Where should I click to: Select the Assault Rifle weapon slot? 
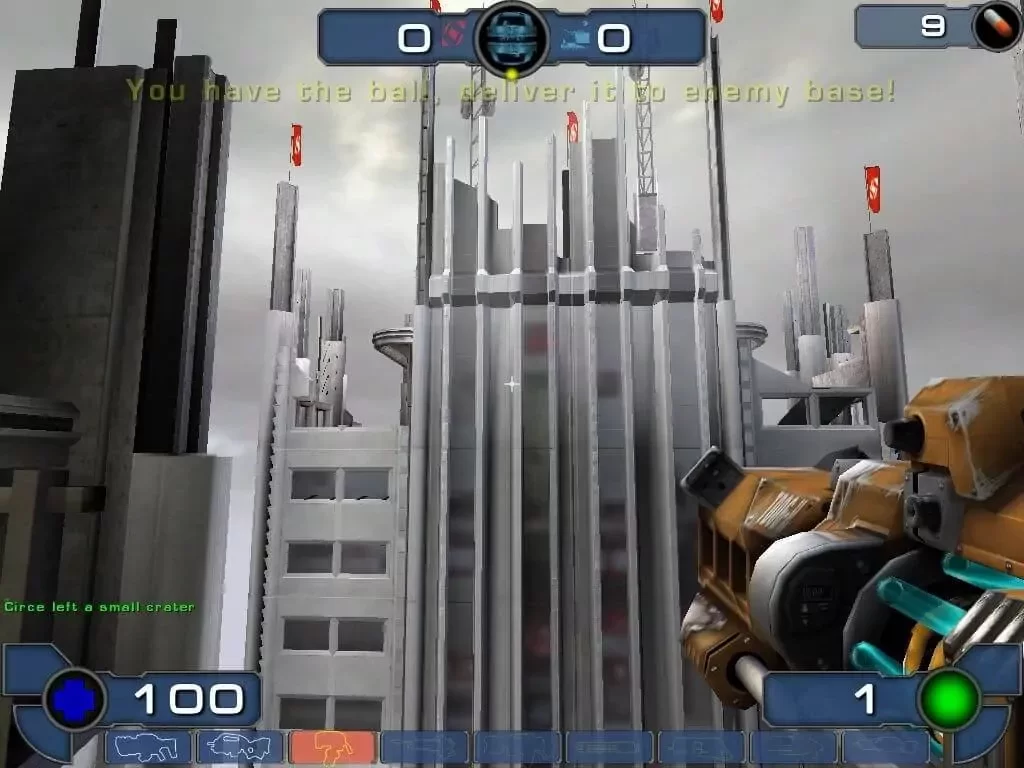(x=239, y=748)
